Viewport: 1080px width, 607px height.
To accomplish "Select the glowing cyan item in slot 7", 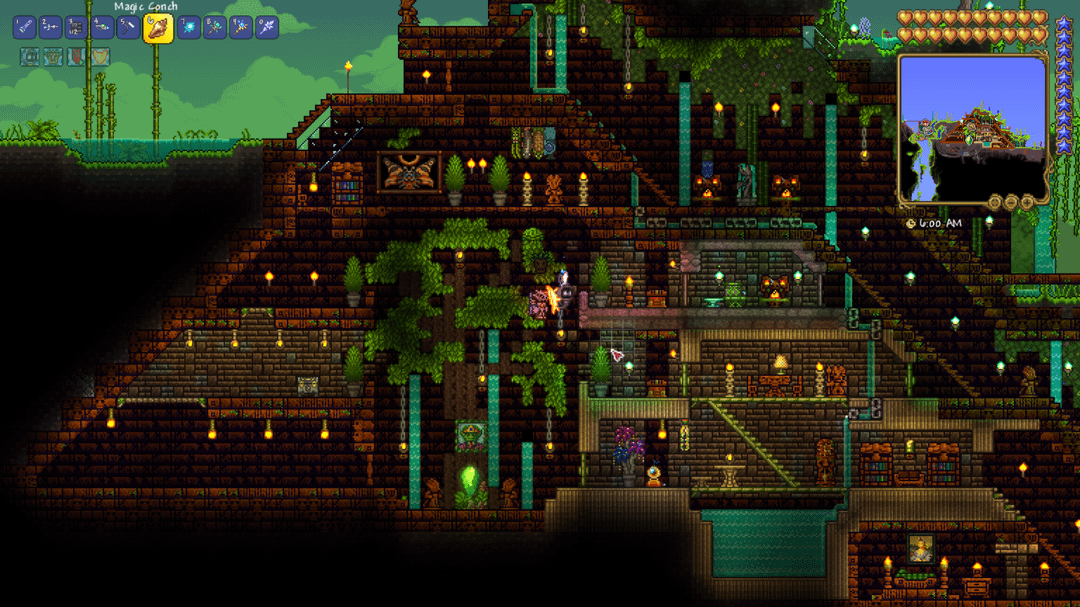I will pyautogui.click(x=189, y=28).
